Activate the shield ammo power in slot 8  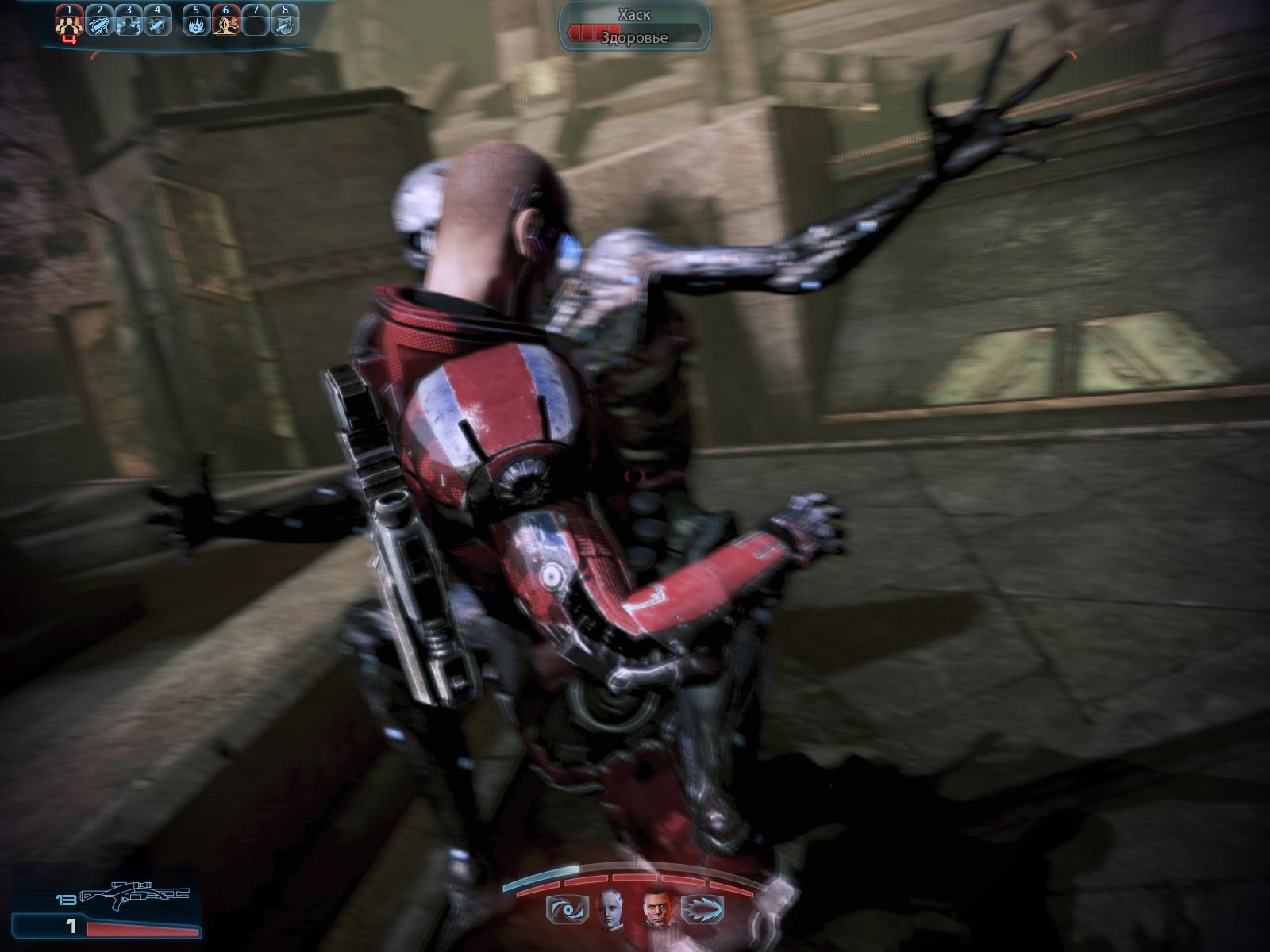click(286, 24)
